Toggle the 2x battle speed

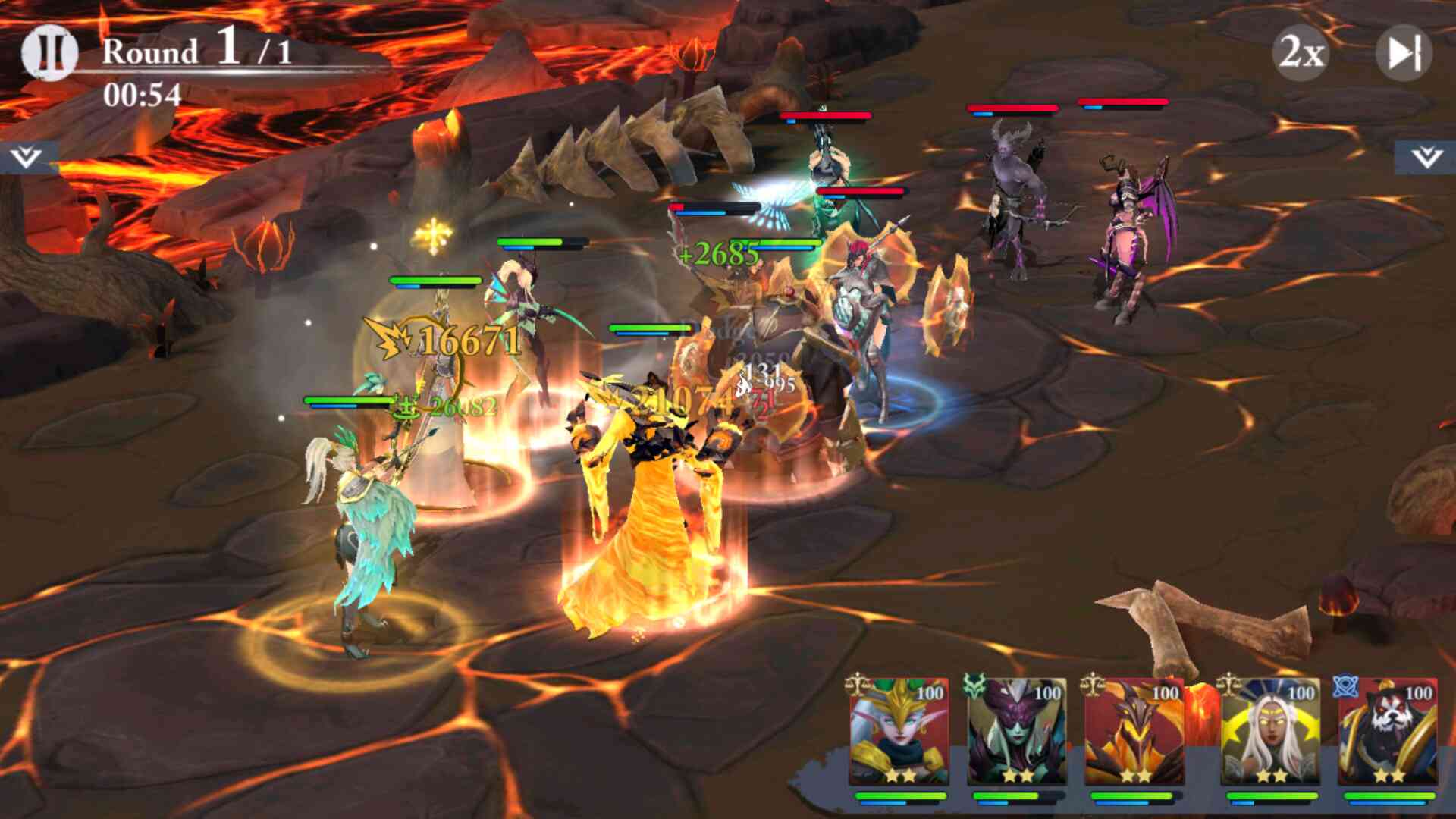[1301, 53]
